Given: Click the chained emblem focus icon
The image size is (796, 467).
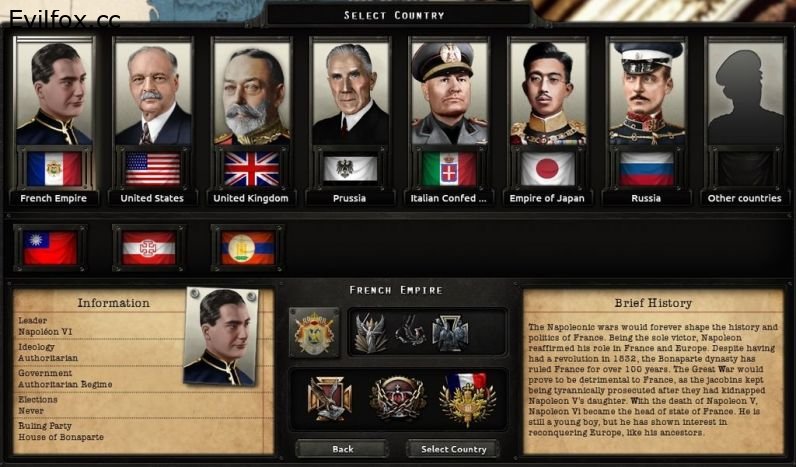Looking at the screenshot, I should [397, 397].
